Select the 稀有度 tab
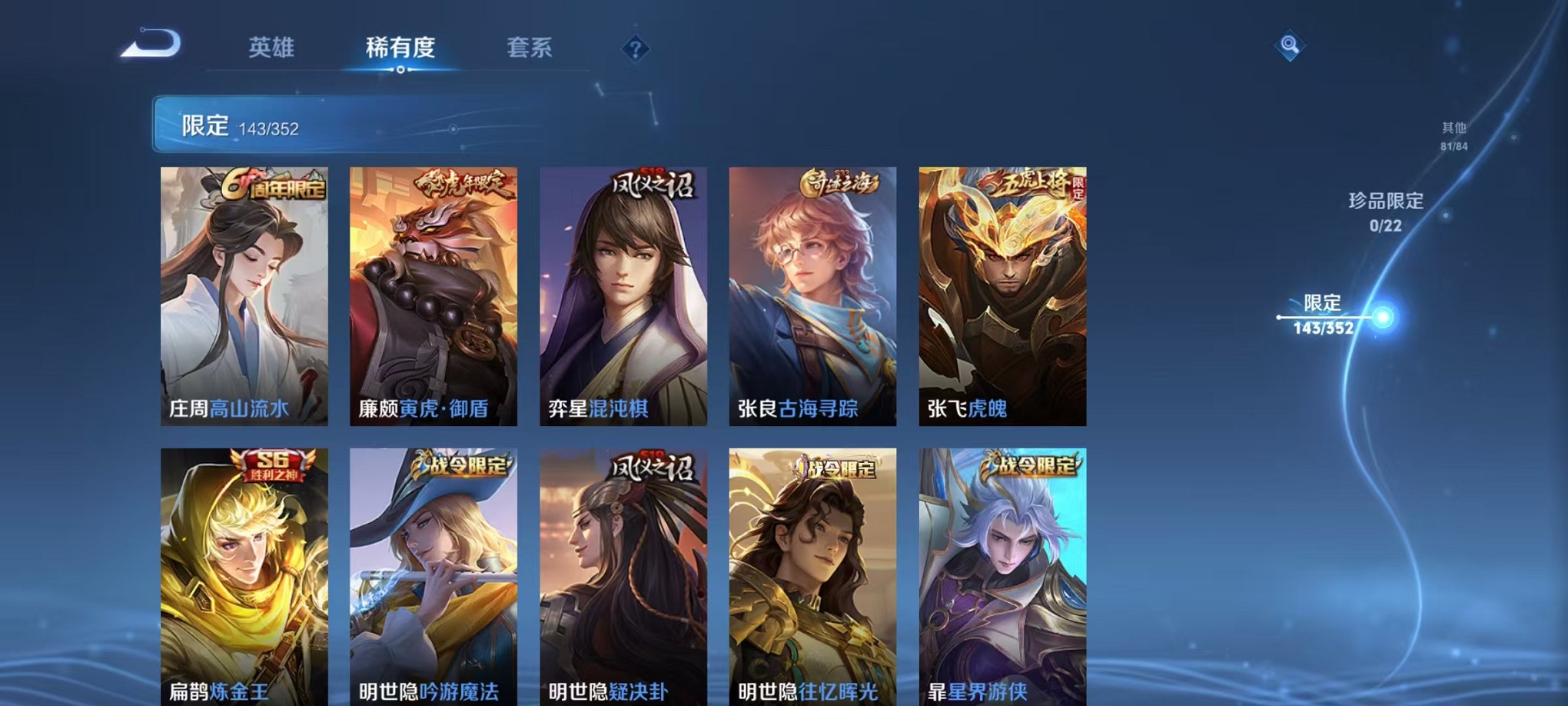 click(x=401, y=48)
